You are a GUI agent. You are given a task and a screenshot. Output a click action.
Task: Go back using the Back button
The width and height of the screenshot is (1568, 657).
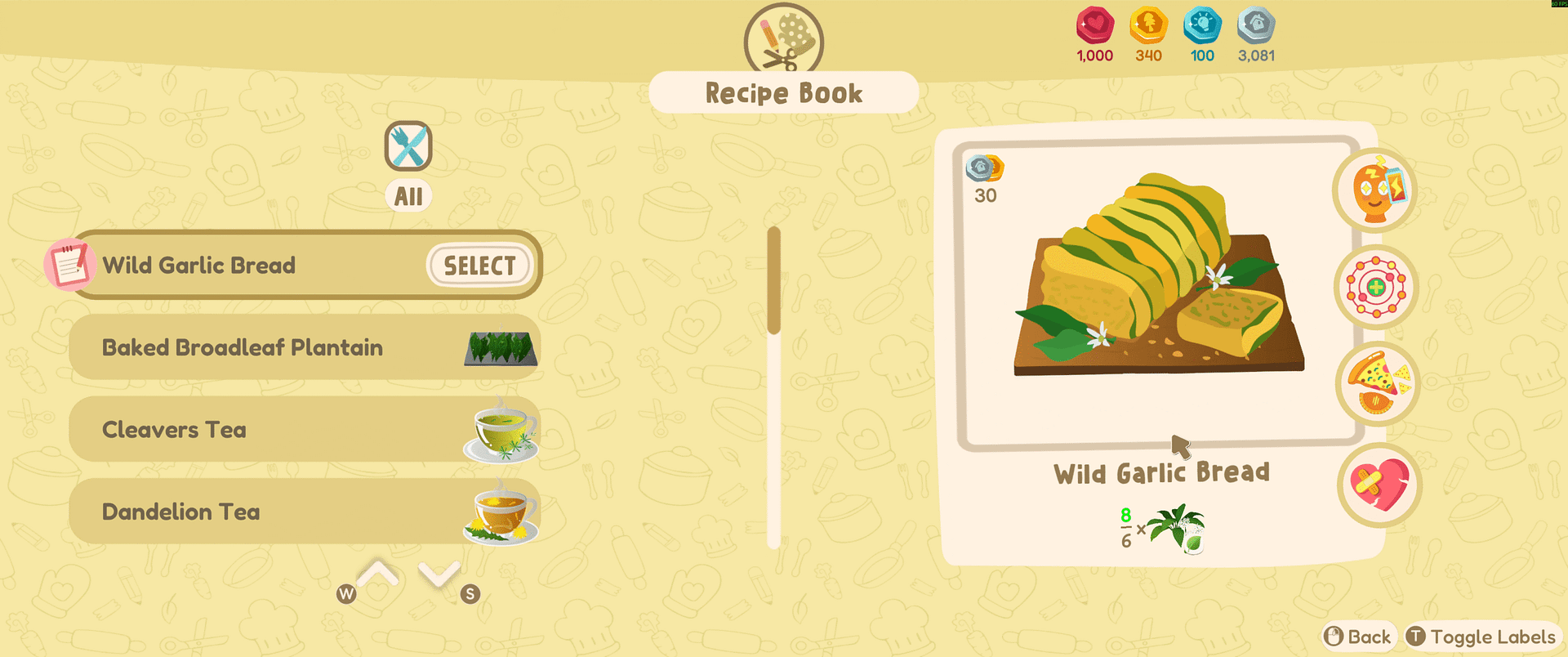[1357, 637]
